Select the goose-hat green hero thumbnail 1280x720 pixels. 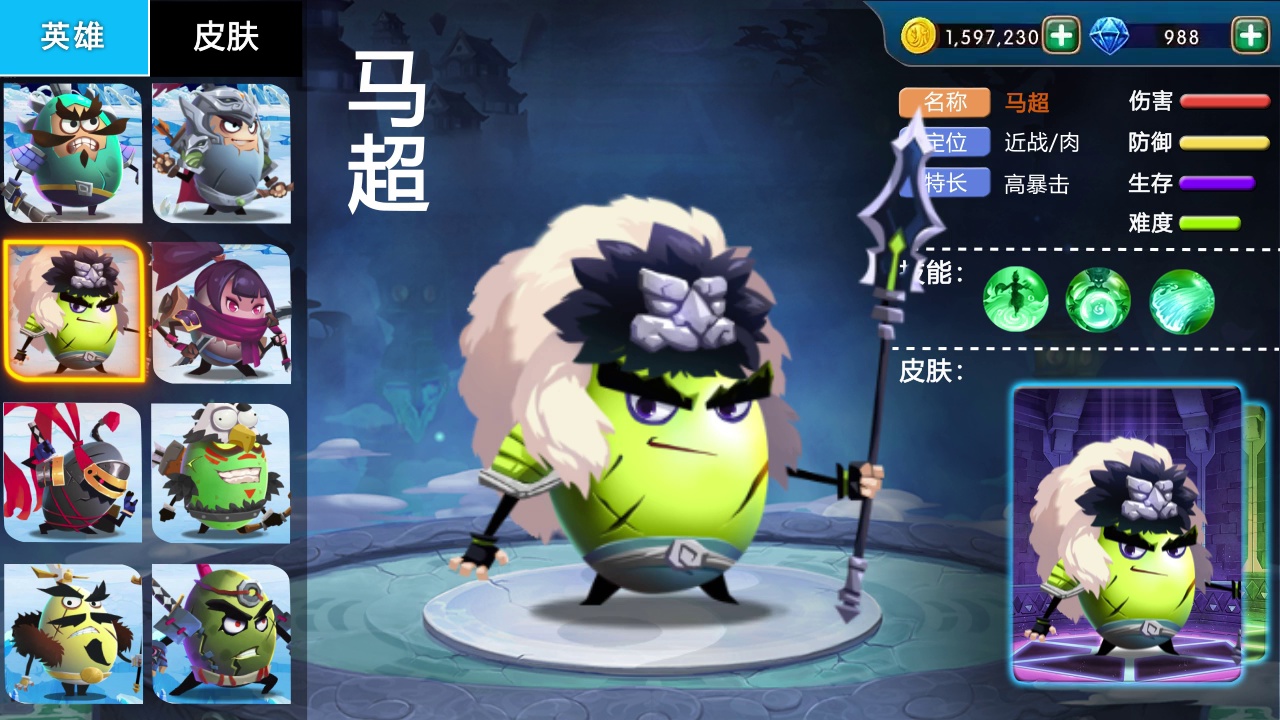click(221, 470)
